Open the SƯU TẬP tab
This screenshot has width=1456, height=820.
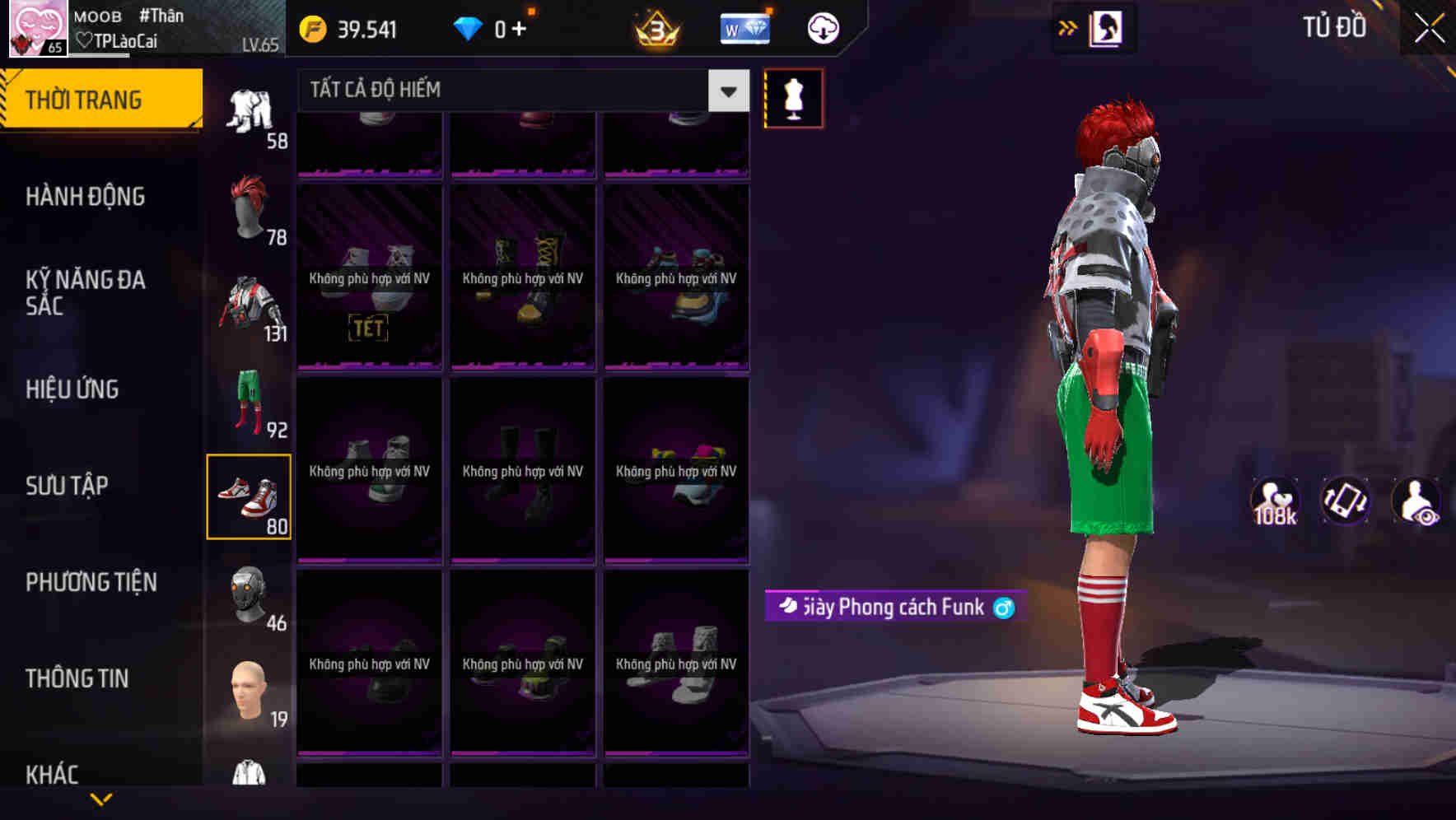(68, 486)
